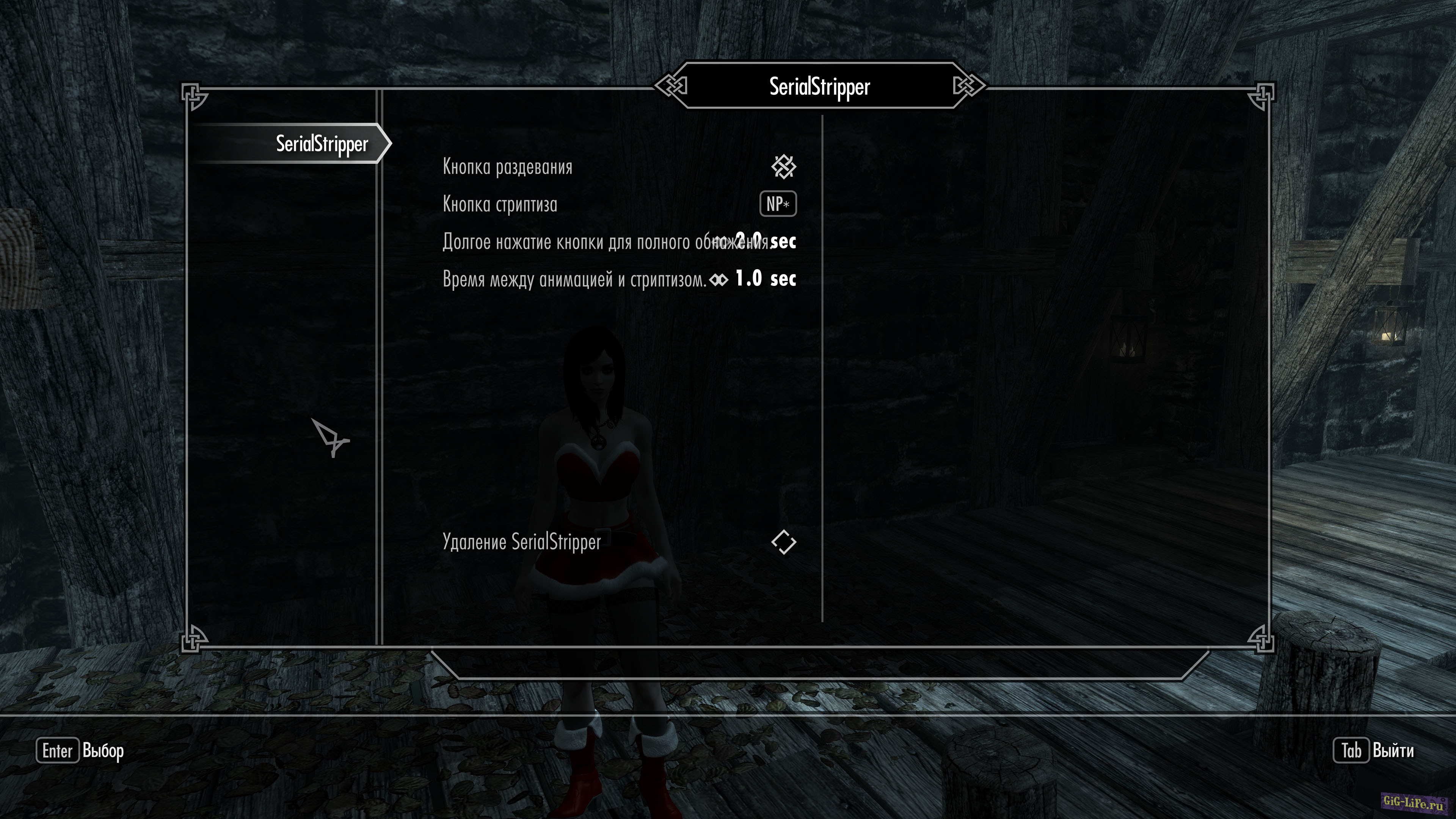Set the 'Кнопка раздевания' key binding
This screenshot has width=1456, height=819.
point(783,167)
